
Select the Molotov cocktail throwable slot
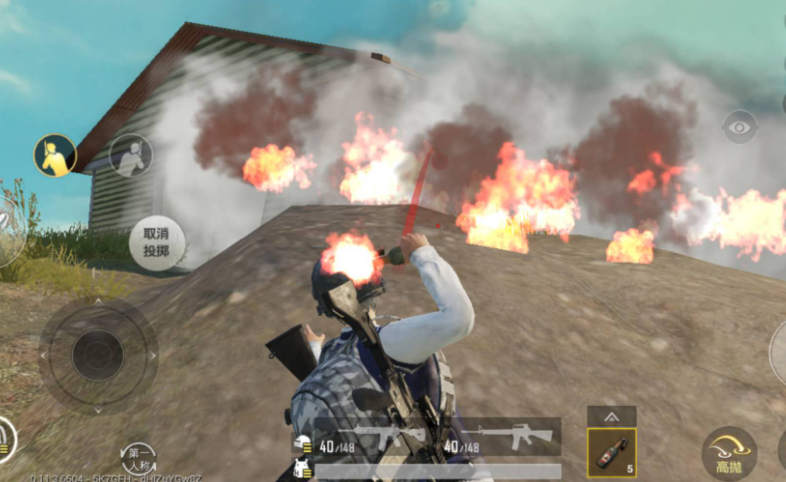611,453
